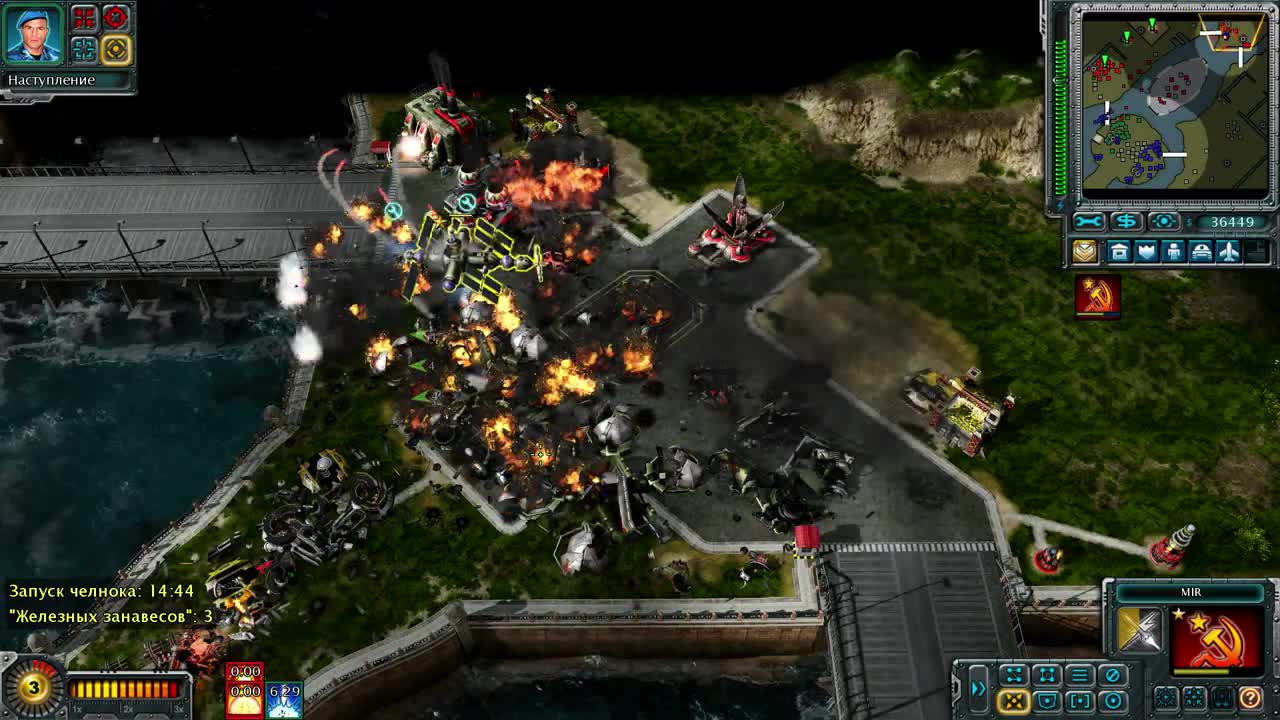Click the veterancy rank medal bottom left

click(34, 688)
